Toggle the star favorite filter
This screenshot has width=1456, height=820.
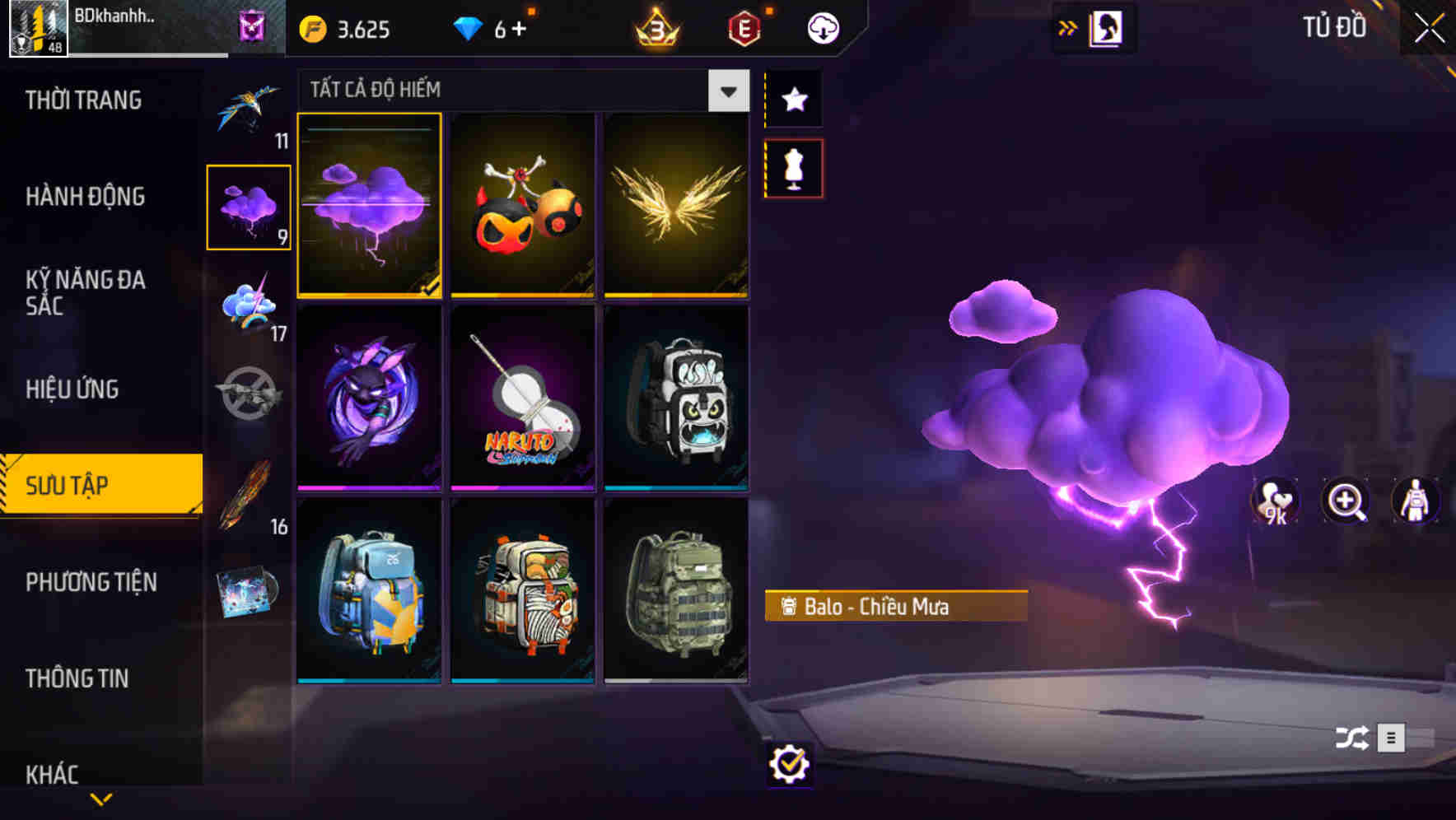(793, 100)
